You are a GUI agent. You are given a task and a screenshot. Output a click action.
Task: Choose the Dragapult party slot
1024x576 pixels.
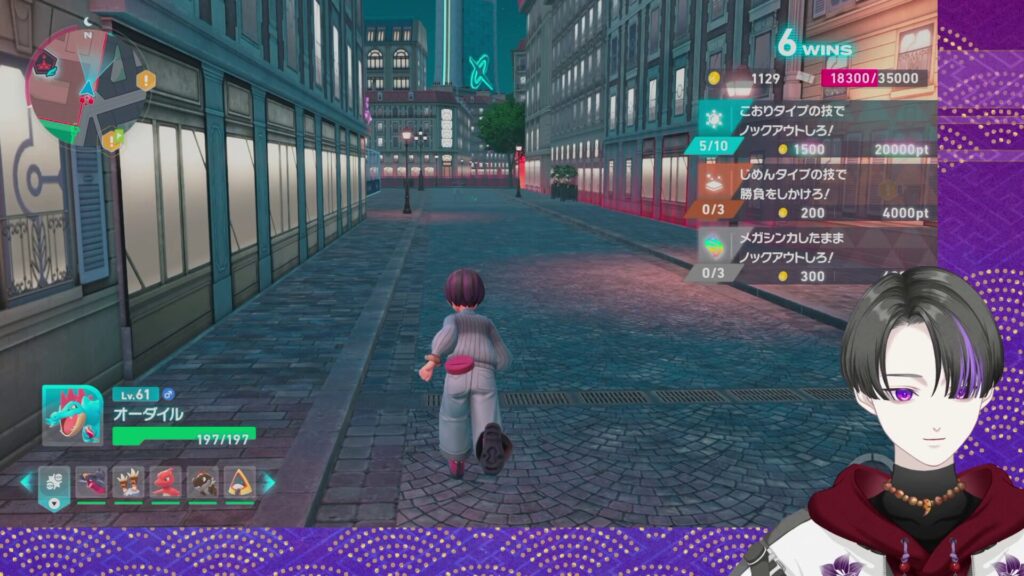click(91, 482)
